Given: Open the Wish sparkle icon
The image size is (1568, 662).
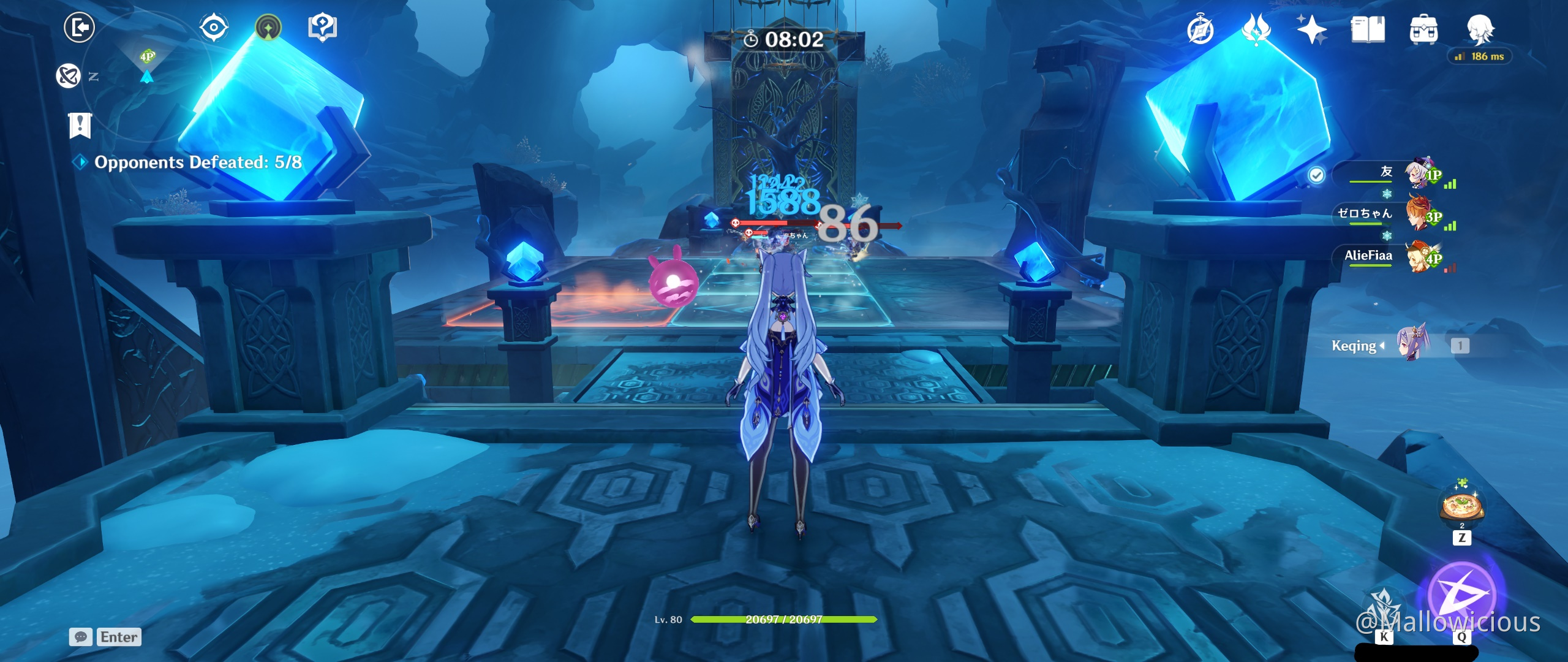Looking at the screenshot, I should [1312, 29].
